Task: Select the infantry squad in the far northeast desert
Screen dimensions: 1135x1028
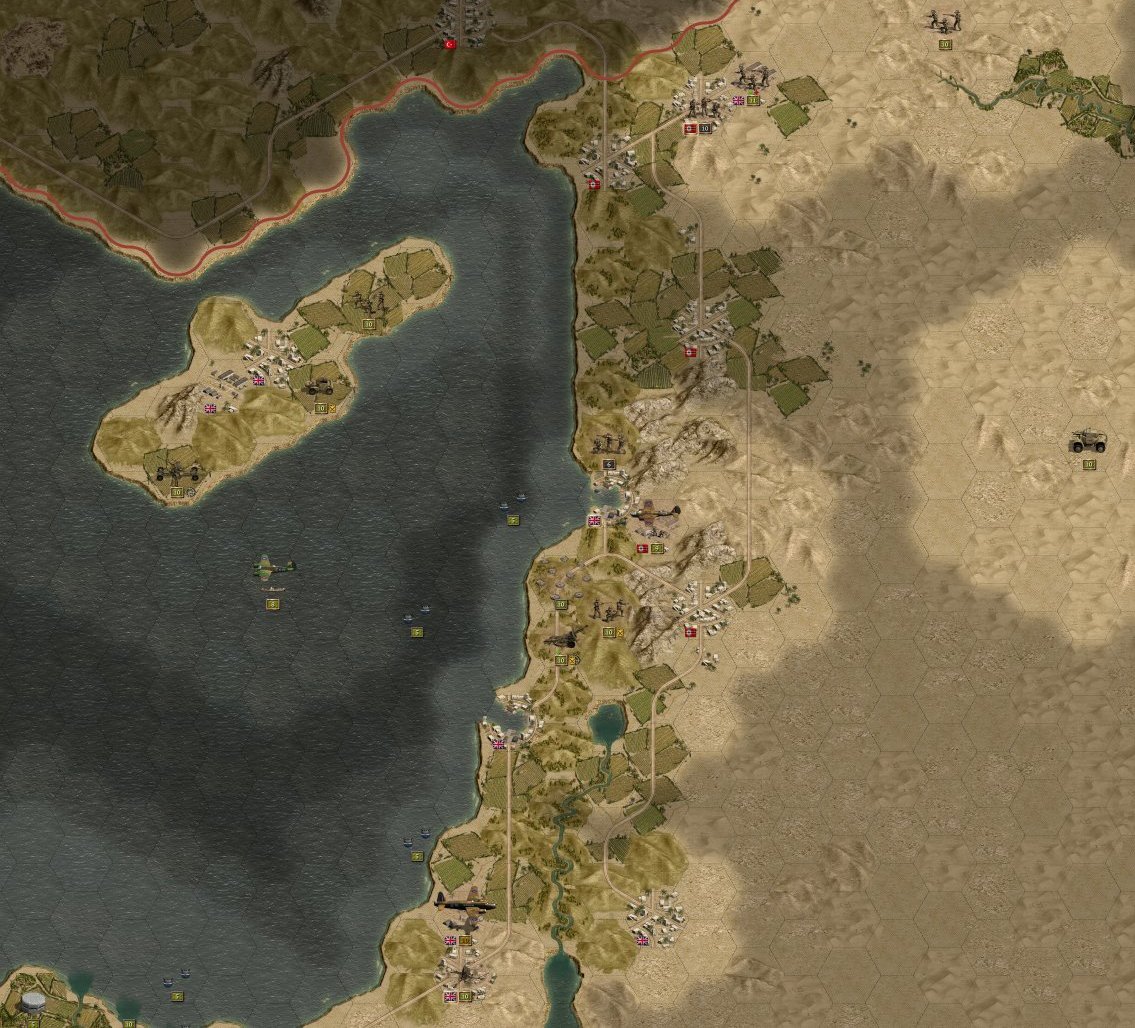Action: pyautogui.click(x=943, y=20)
